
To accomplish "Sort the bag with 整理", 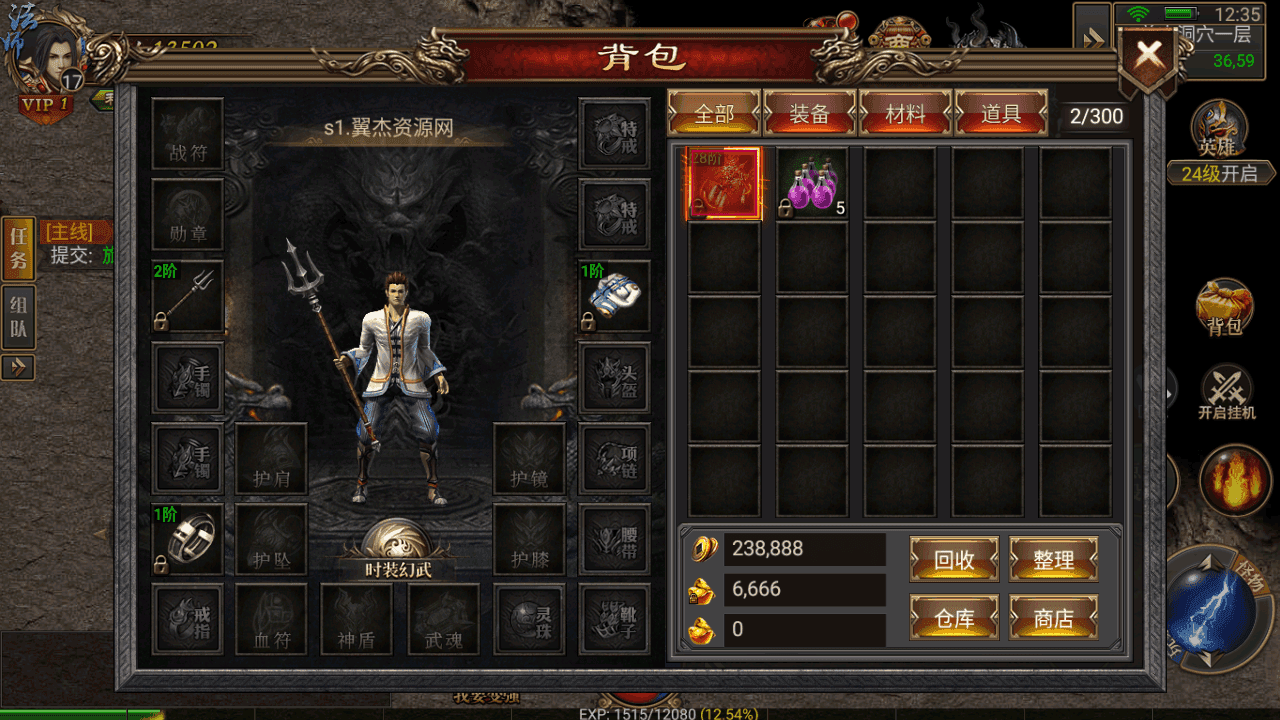I will pyautogui.click(x=1053, y=560).
